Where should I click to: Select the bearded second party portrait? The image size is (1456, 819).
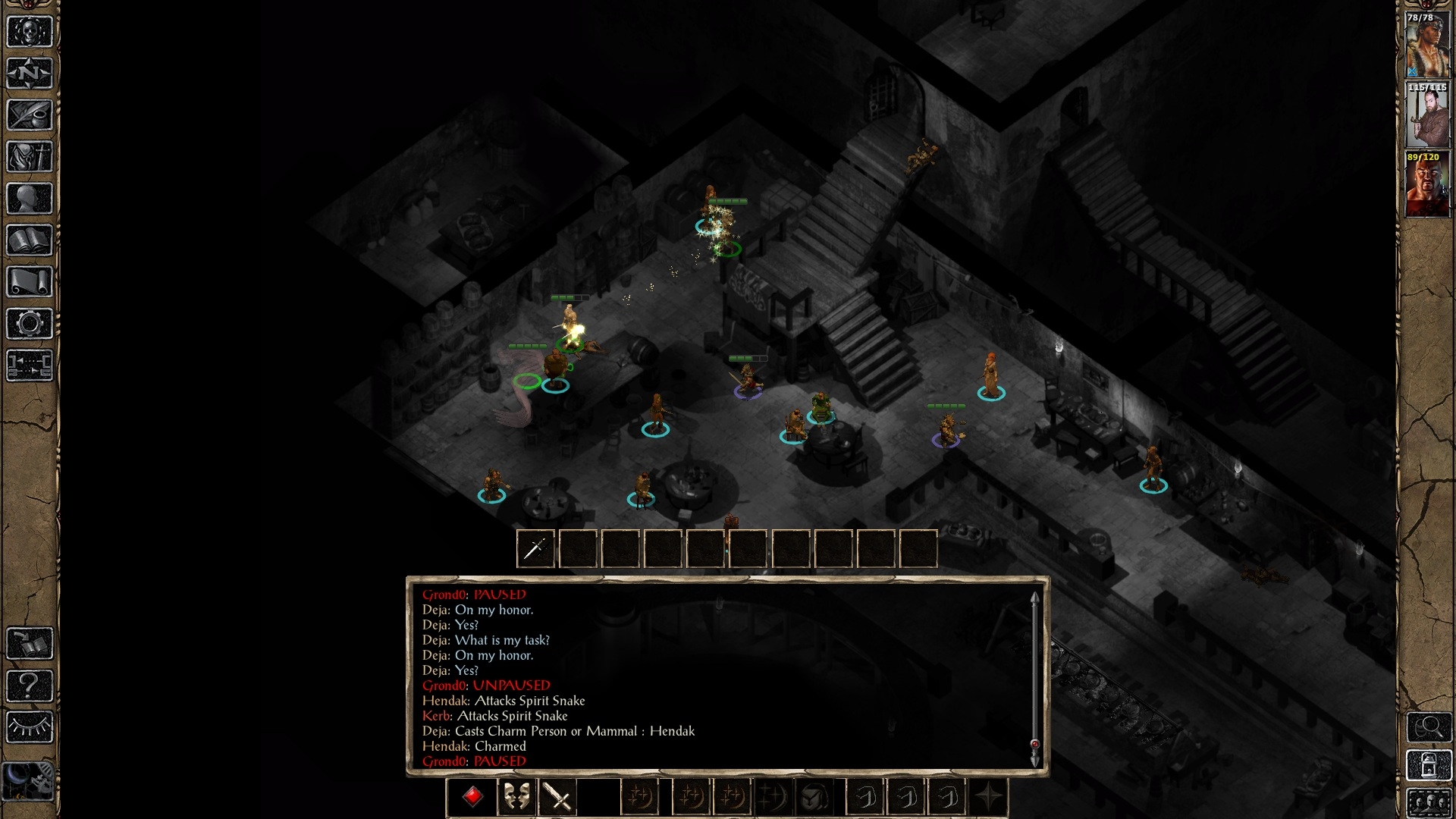[1427, 115]
